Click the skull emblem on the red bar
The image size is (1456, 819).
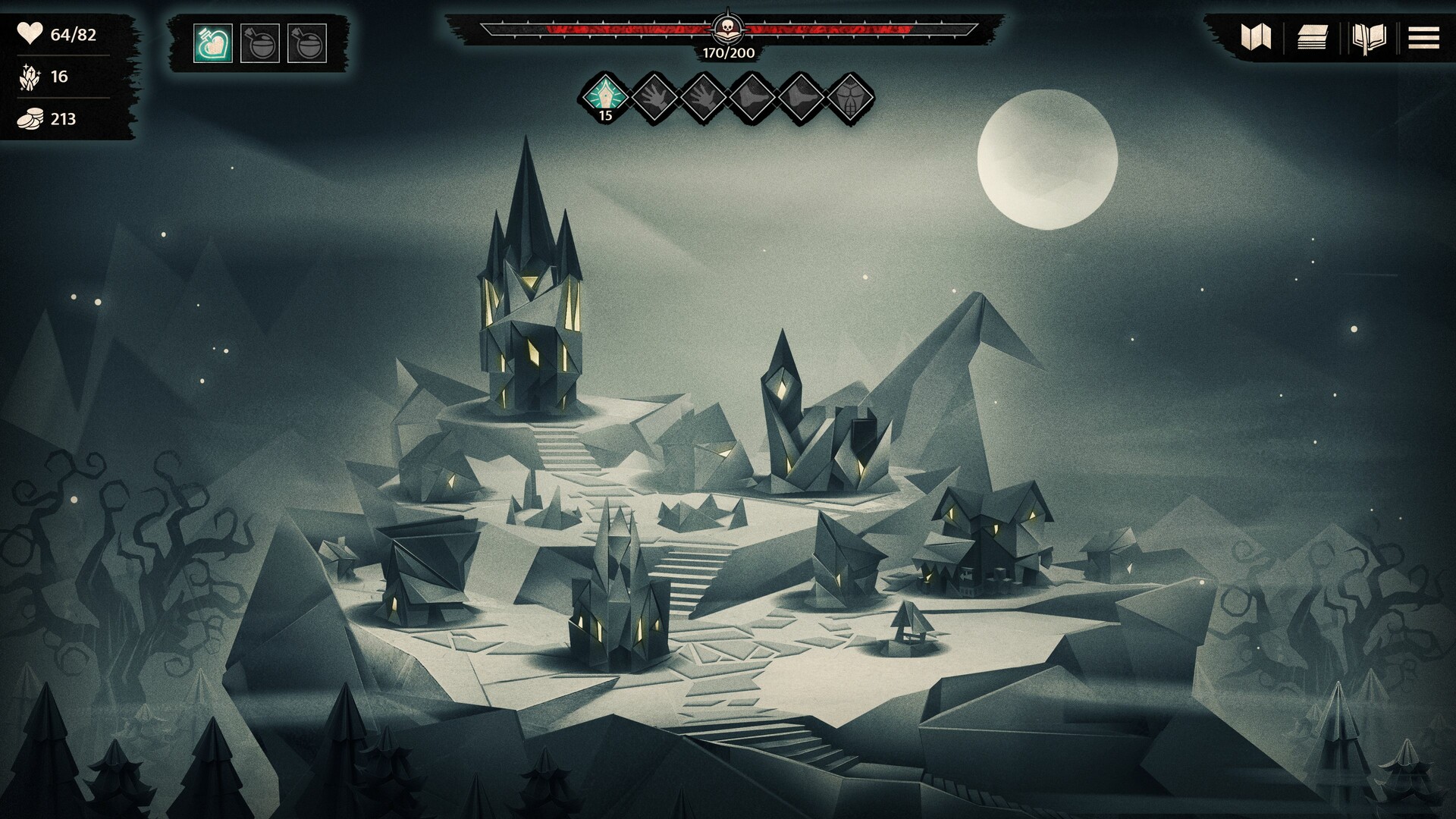727,30
